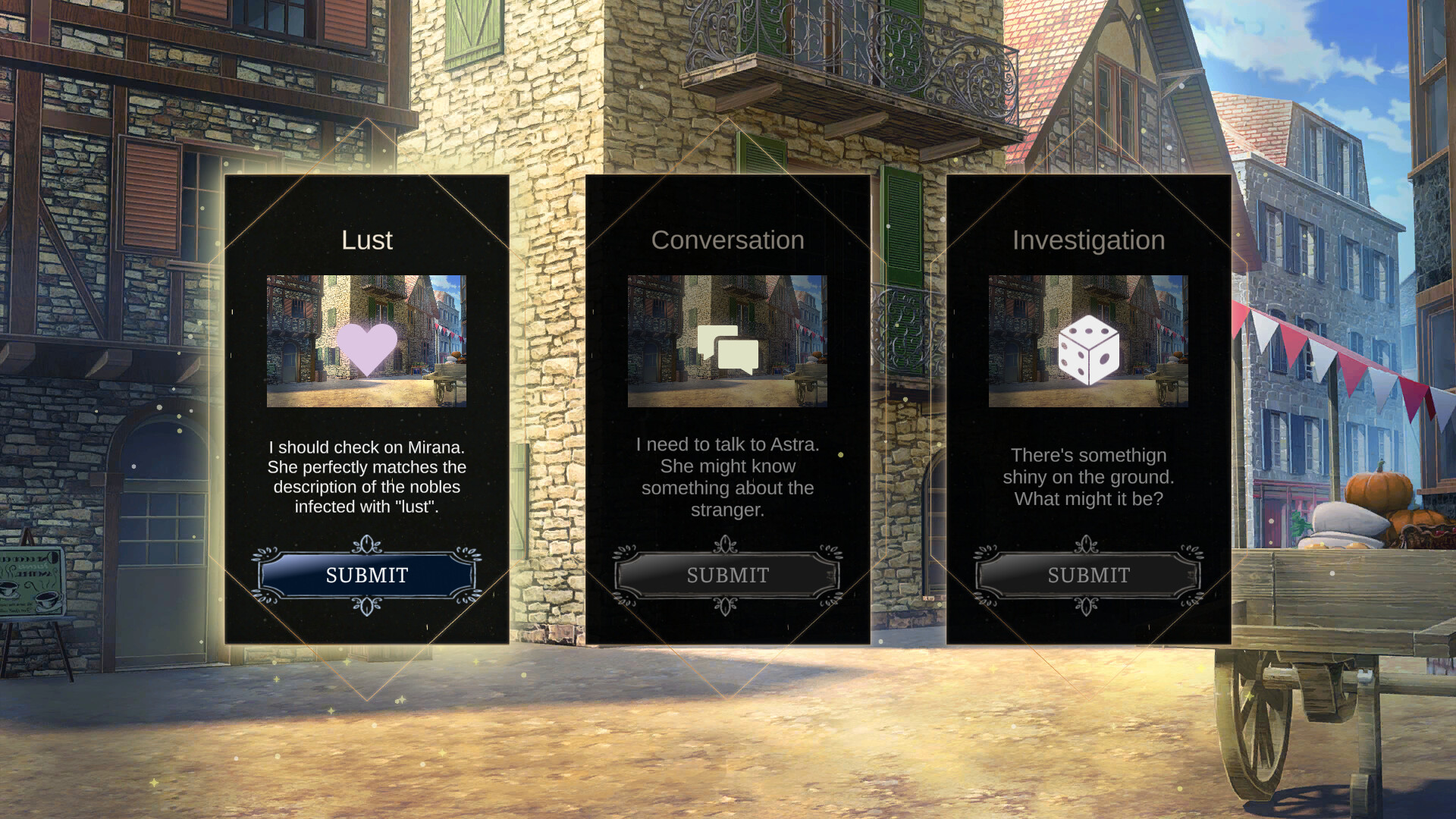Click the ornamental flourish above Lust's Submit button
Image resolution: width=1456 pixels, height=819 pixels.
(367, 545)
